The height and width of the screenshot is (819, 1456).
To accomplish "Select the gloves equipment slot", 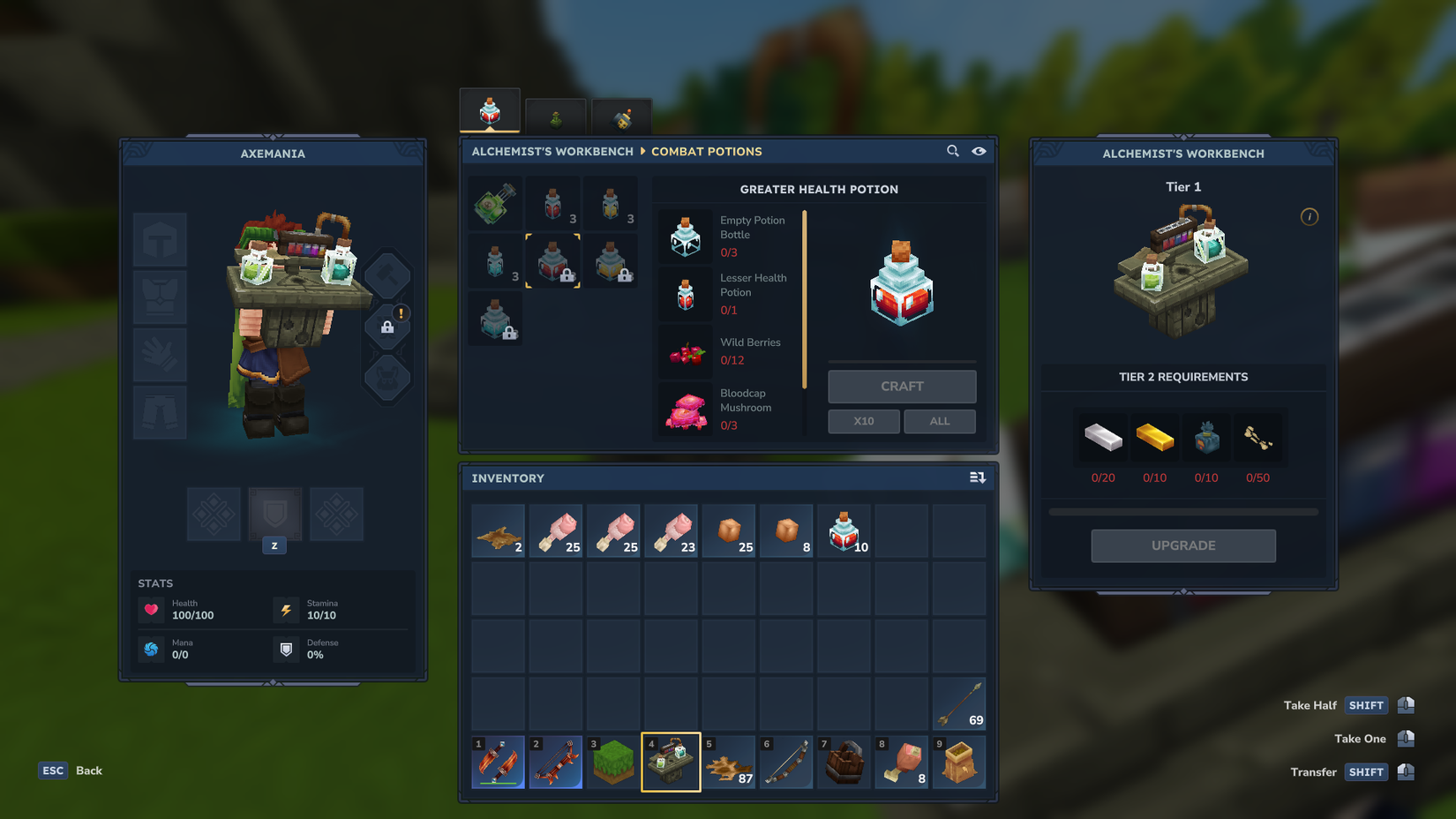I will click(x=160, y=355).
